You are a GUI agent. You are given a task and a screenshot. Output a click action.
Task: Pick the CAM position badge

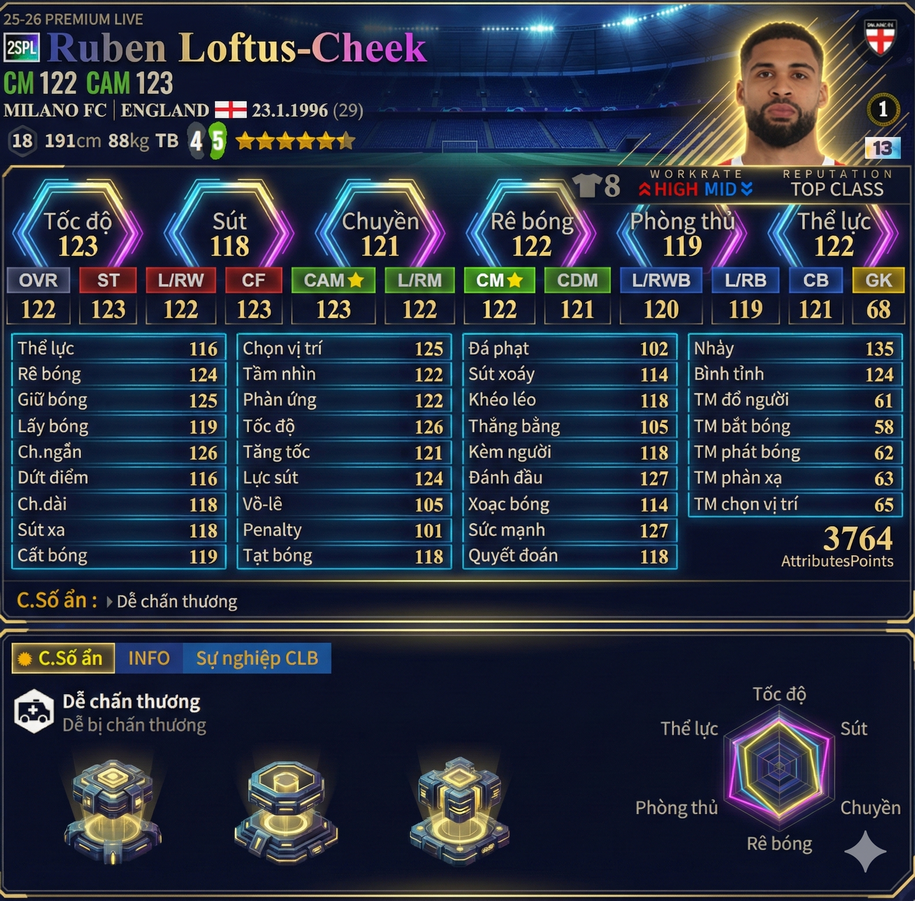pos(333,281)
